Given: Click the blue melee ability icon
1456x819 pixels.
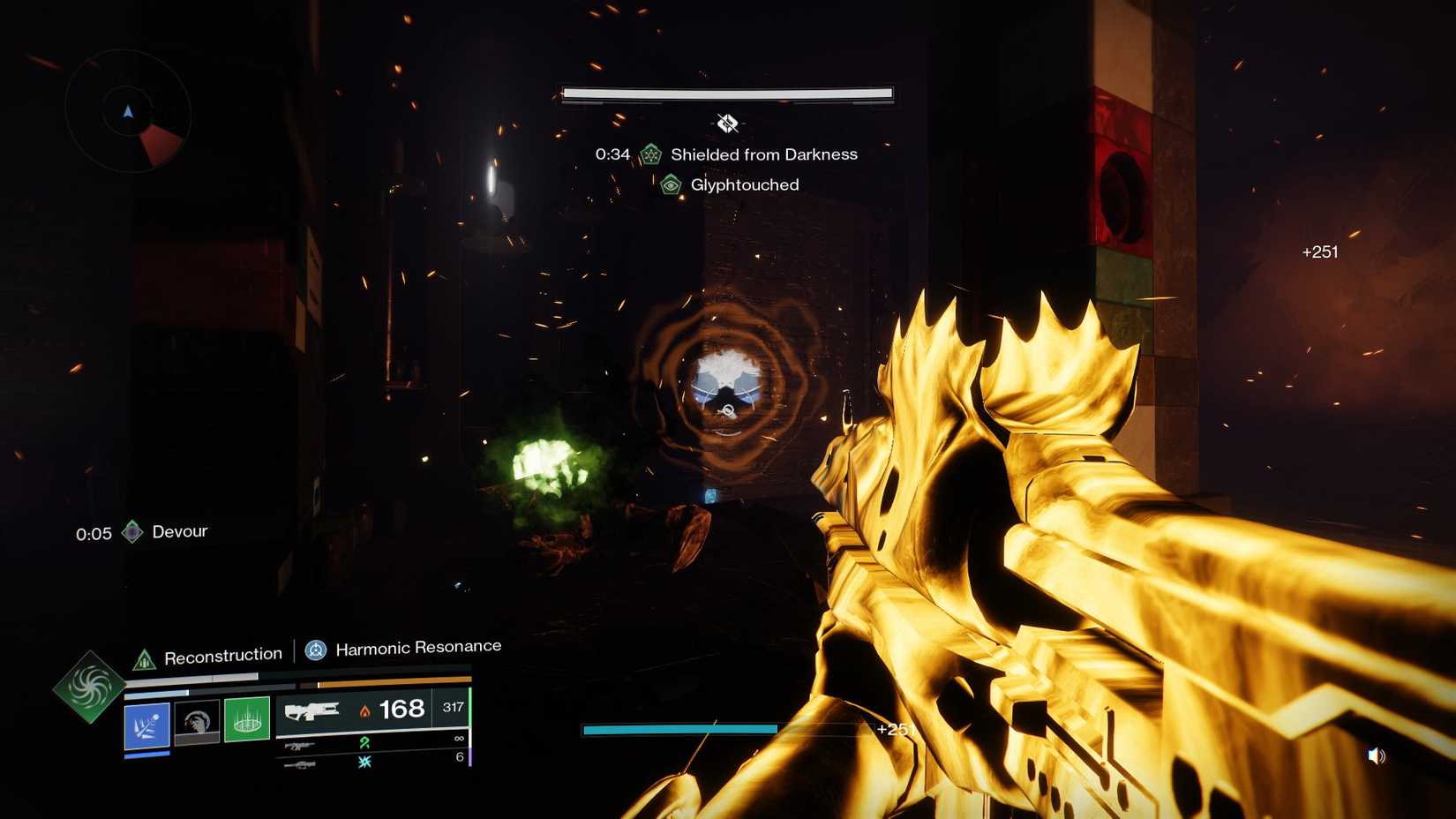Looking at the screenshot, I should (x=146, y=723).
